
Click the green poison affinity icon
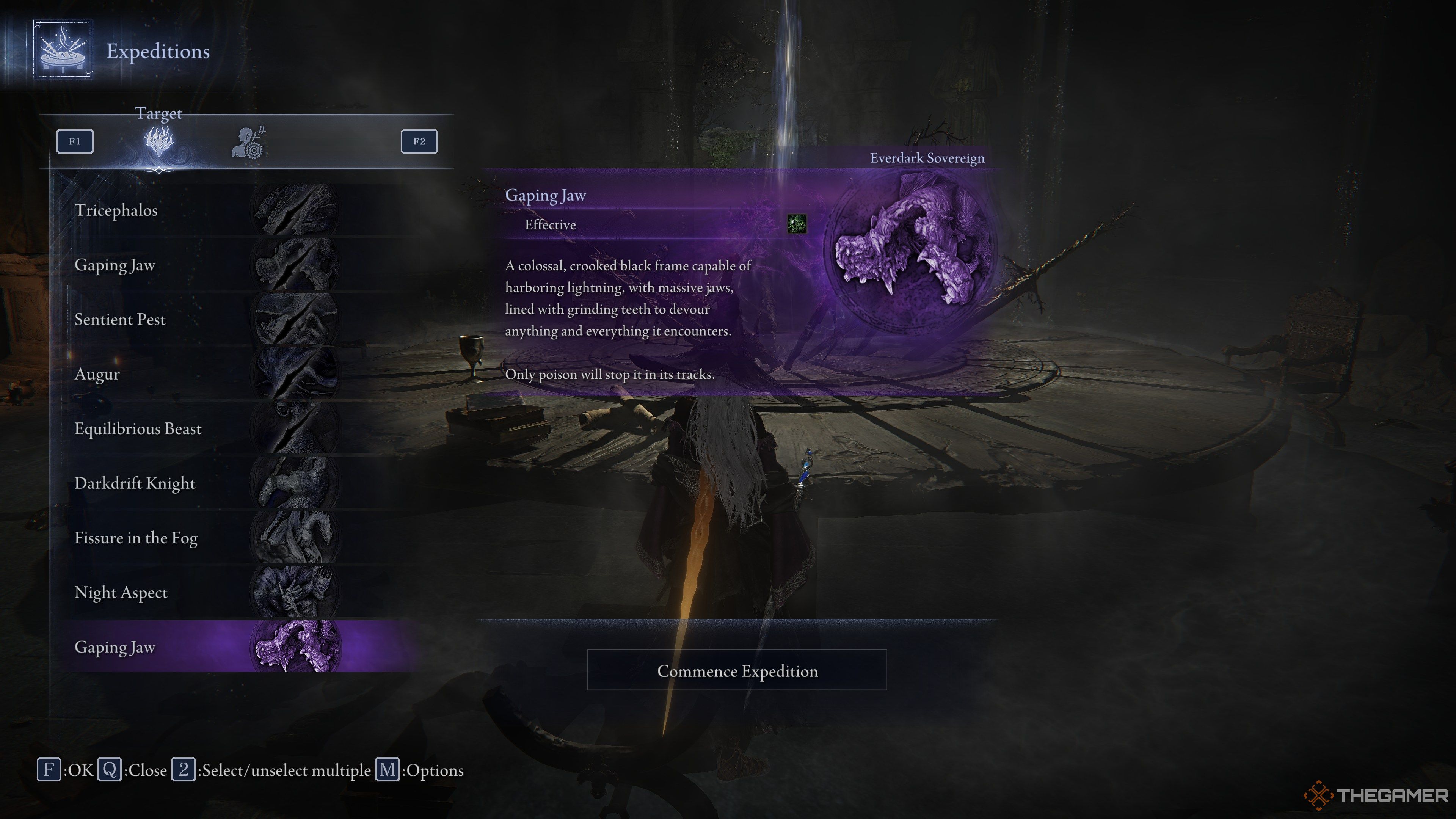pos(797,224)
